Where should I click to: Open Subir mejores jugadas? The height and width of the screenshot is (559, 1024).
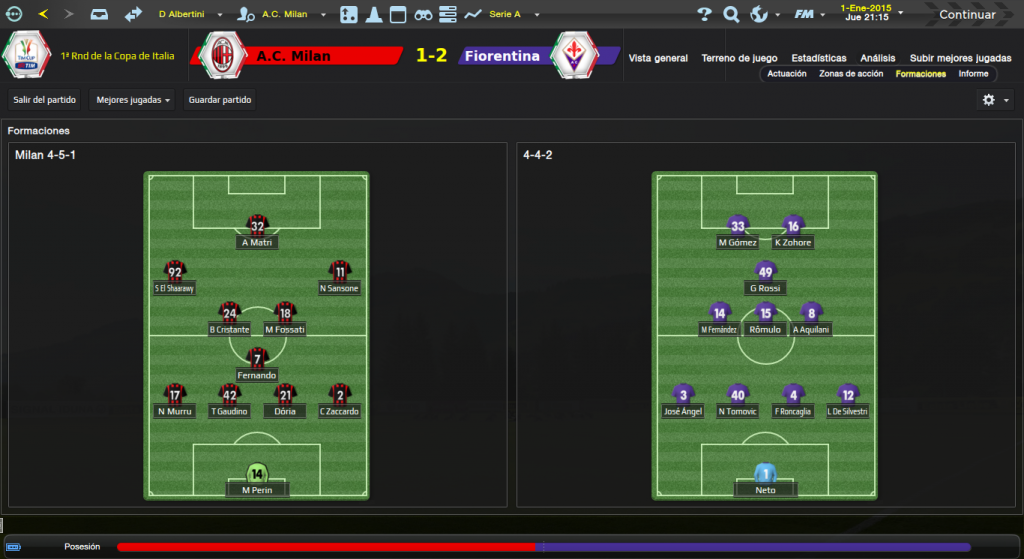click(959, 58)
